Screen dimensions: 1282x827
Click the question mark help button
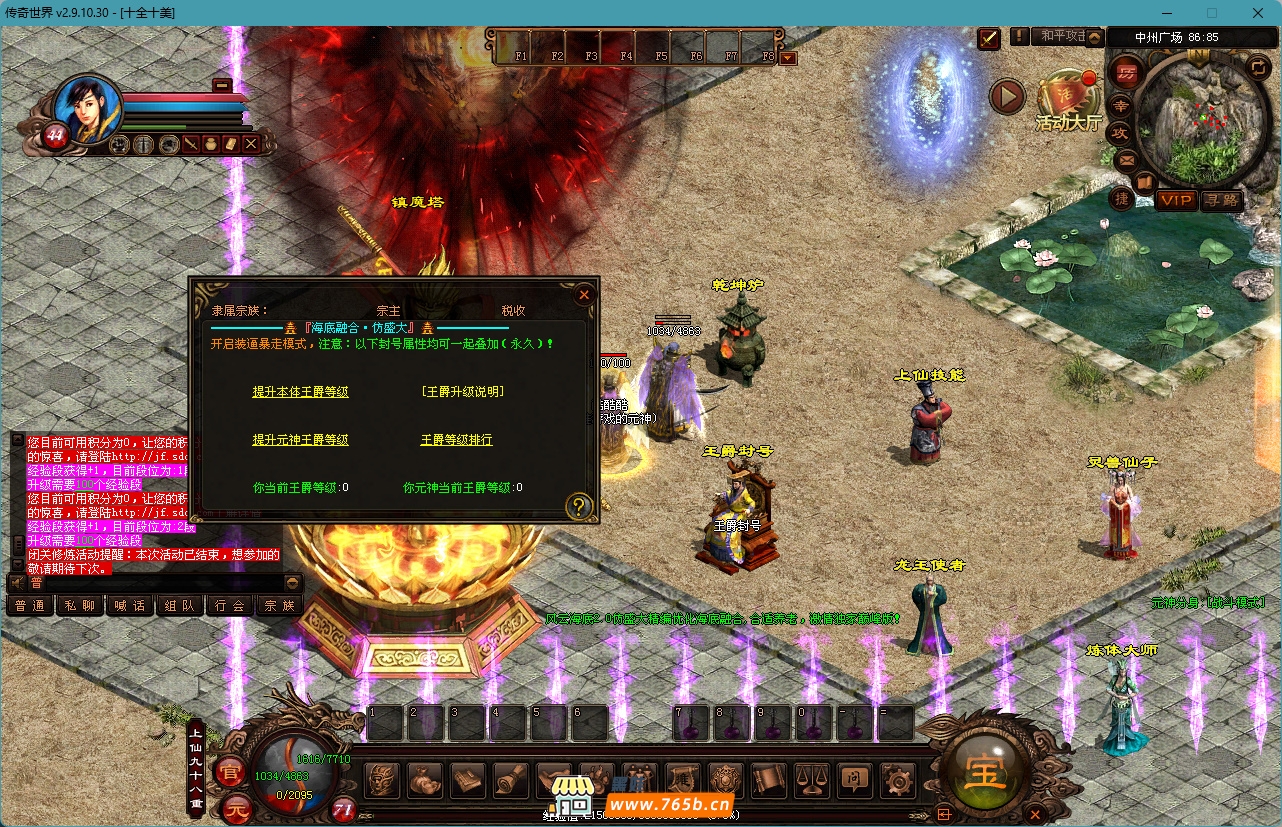pos(579,507)
